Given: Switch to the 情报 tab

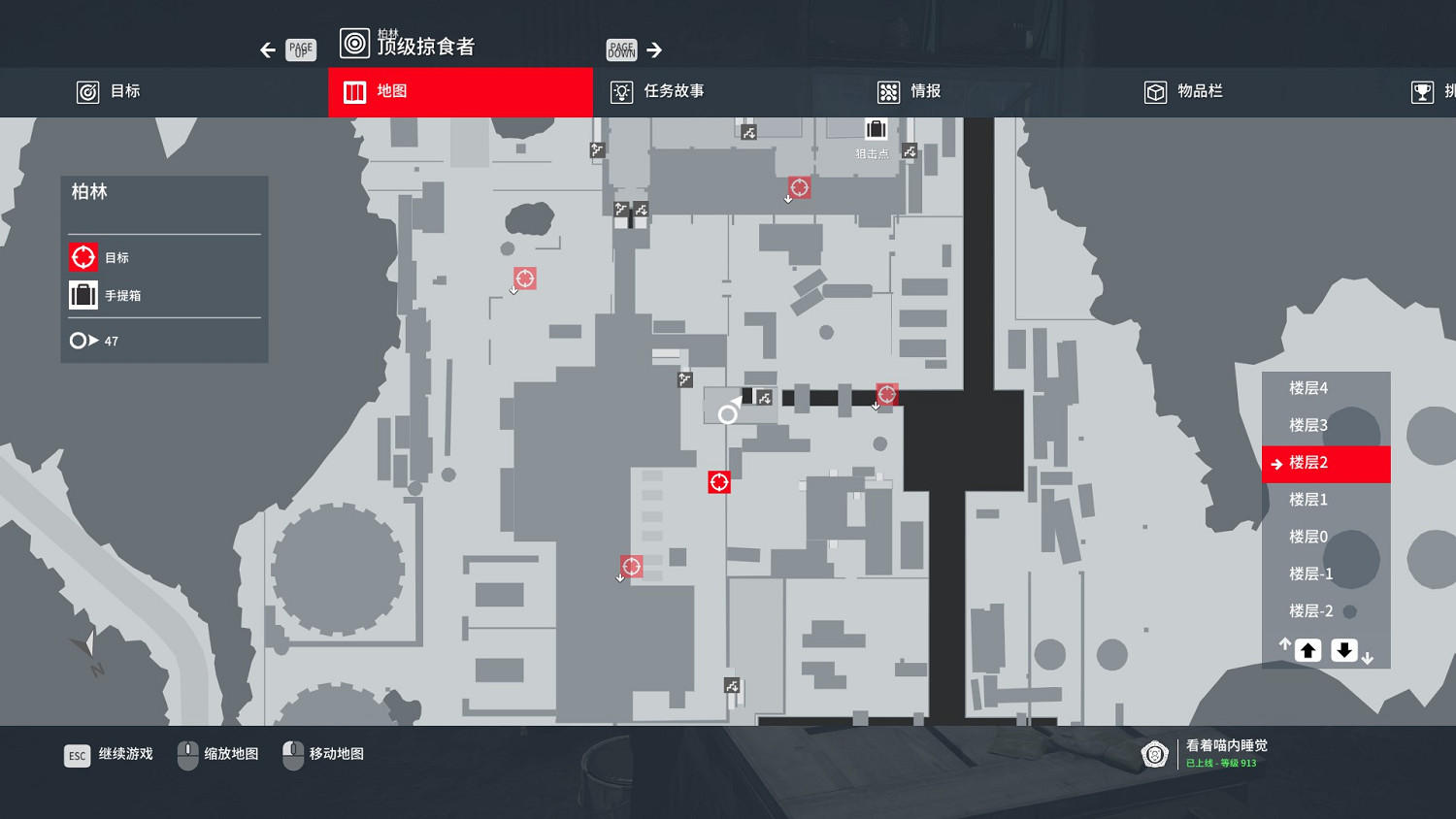Looking at the screenshot, I should [910, 91].
